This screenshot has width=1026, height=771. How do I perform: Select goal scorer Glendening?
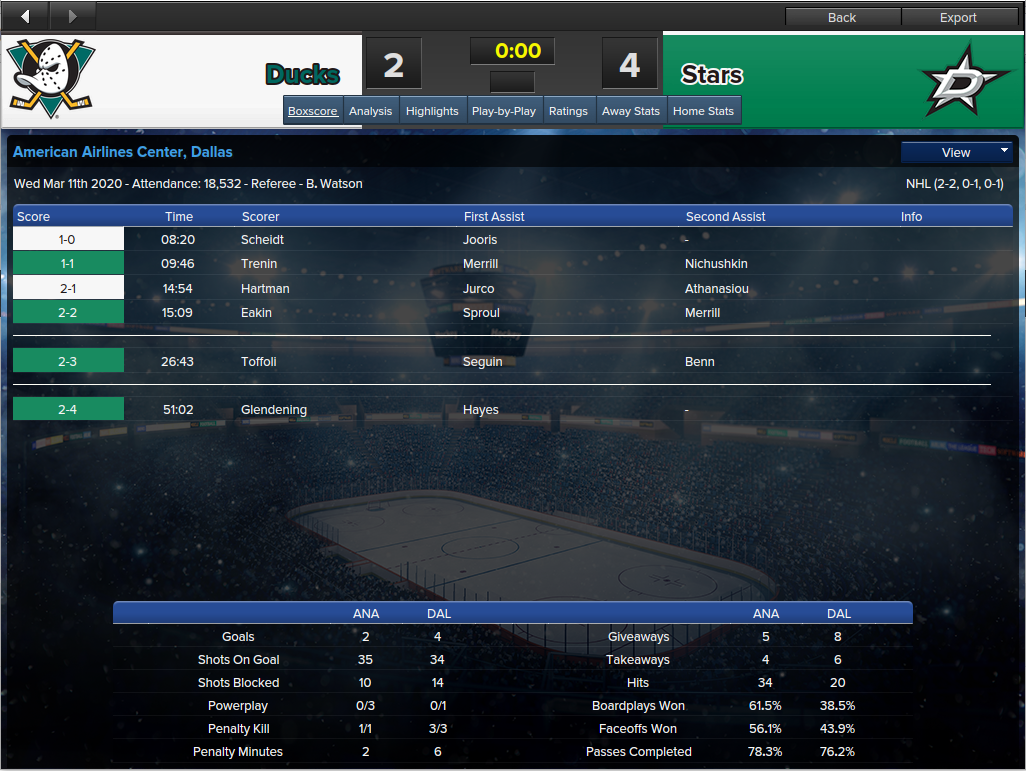point(274,410)
